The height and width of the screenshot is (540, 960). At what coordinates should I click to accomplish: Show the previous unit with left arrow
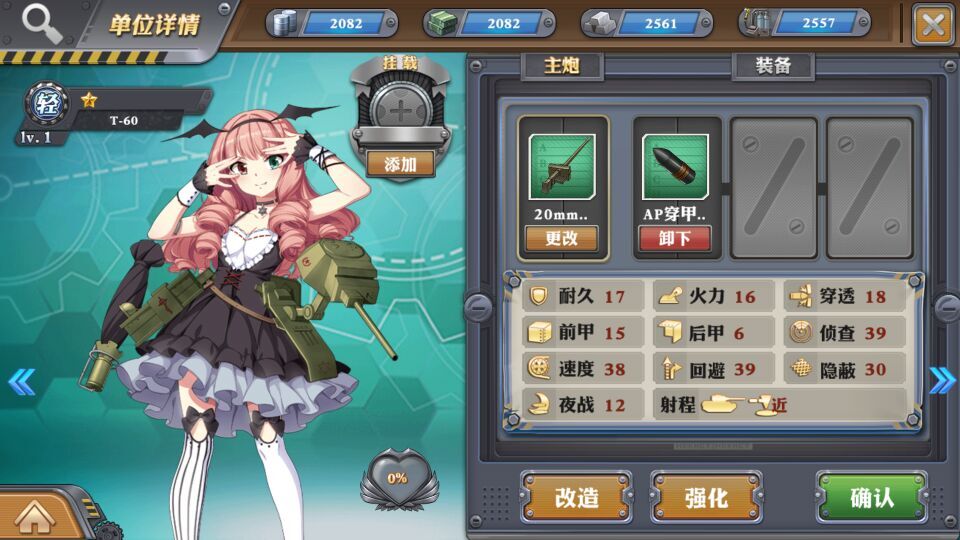click(x=21, y=381)
